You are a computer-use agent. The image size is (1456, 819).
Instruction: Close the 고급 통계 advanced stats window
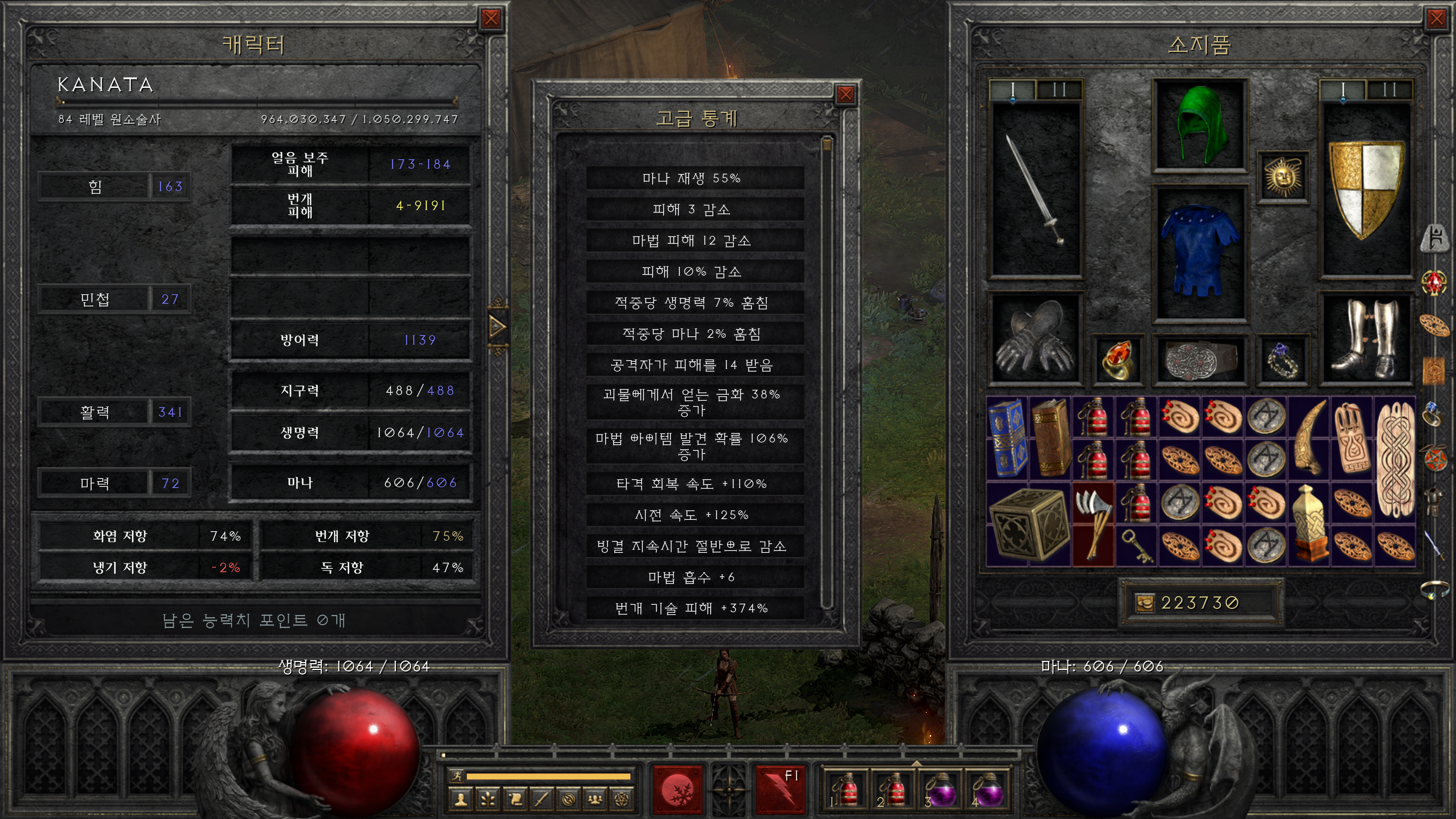click(845, 94)
